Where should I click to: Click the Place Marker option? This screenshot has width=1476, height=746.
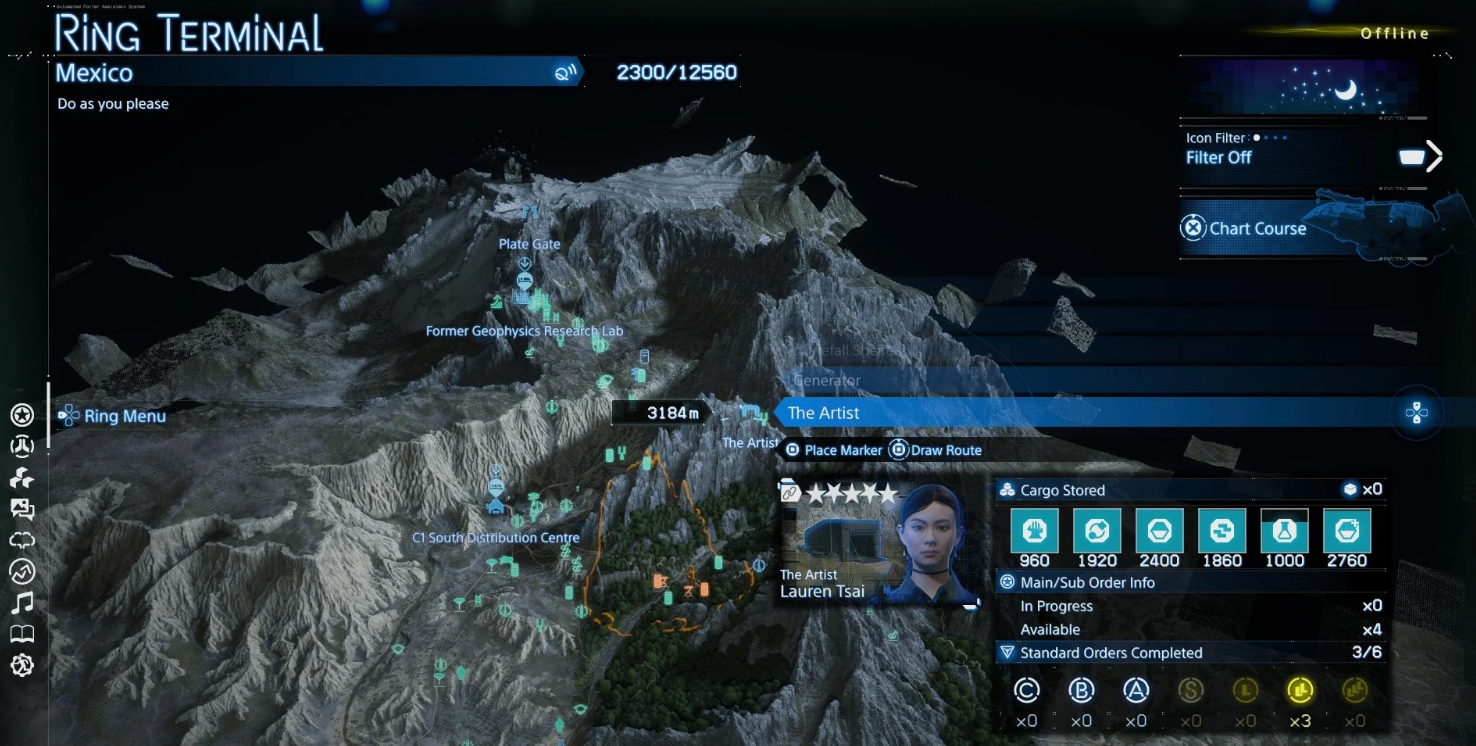833,450
